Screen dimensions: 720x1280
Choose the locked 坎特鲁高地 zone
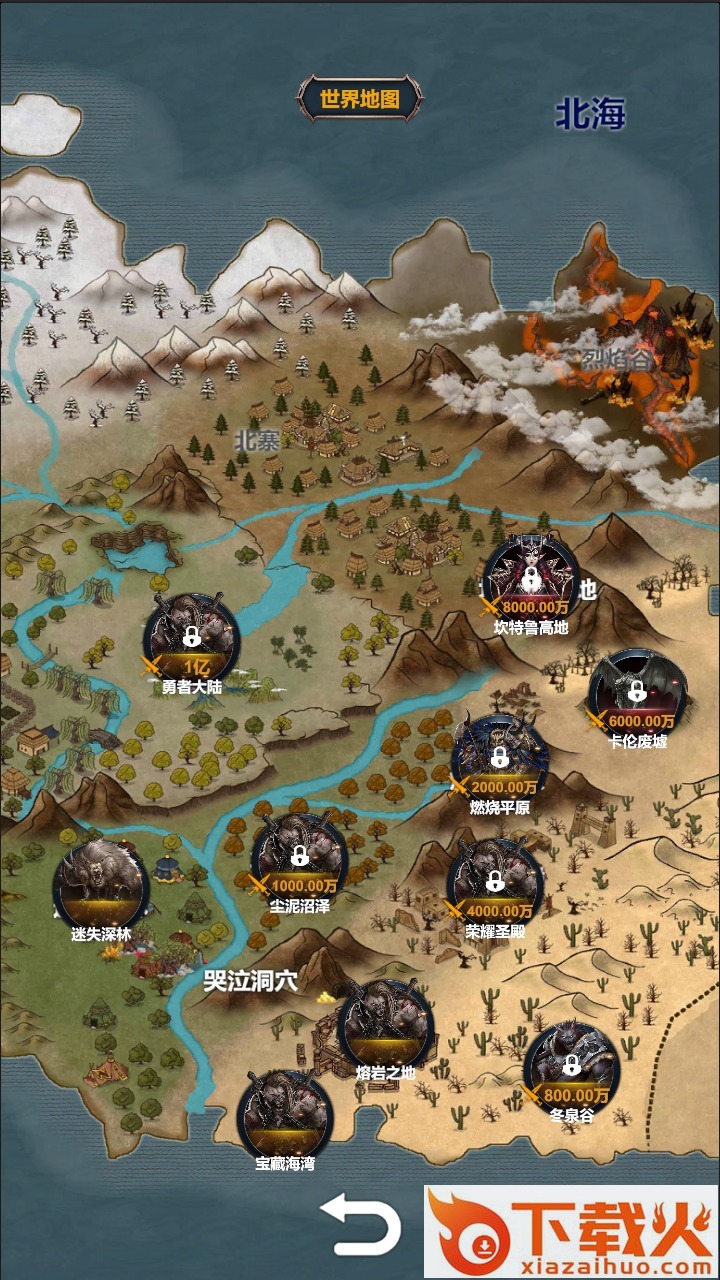coord(530,582)
